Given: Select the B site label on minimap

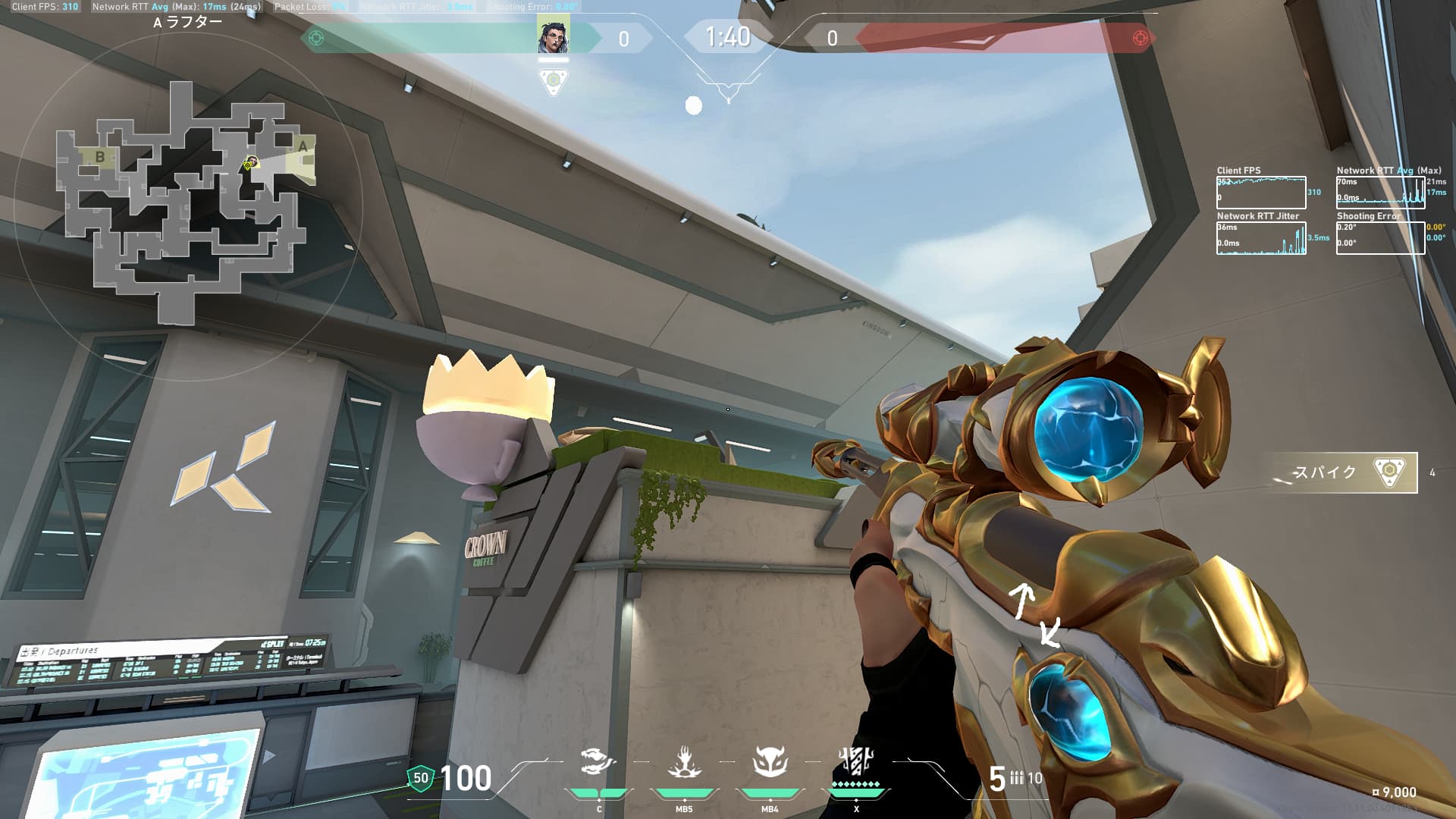Looking at the screenshot, I should click(x=100, y=157).
